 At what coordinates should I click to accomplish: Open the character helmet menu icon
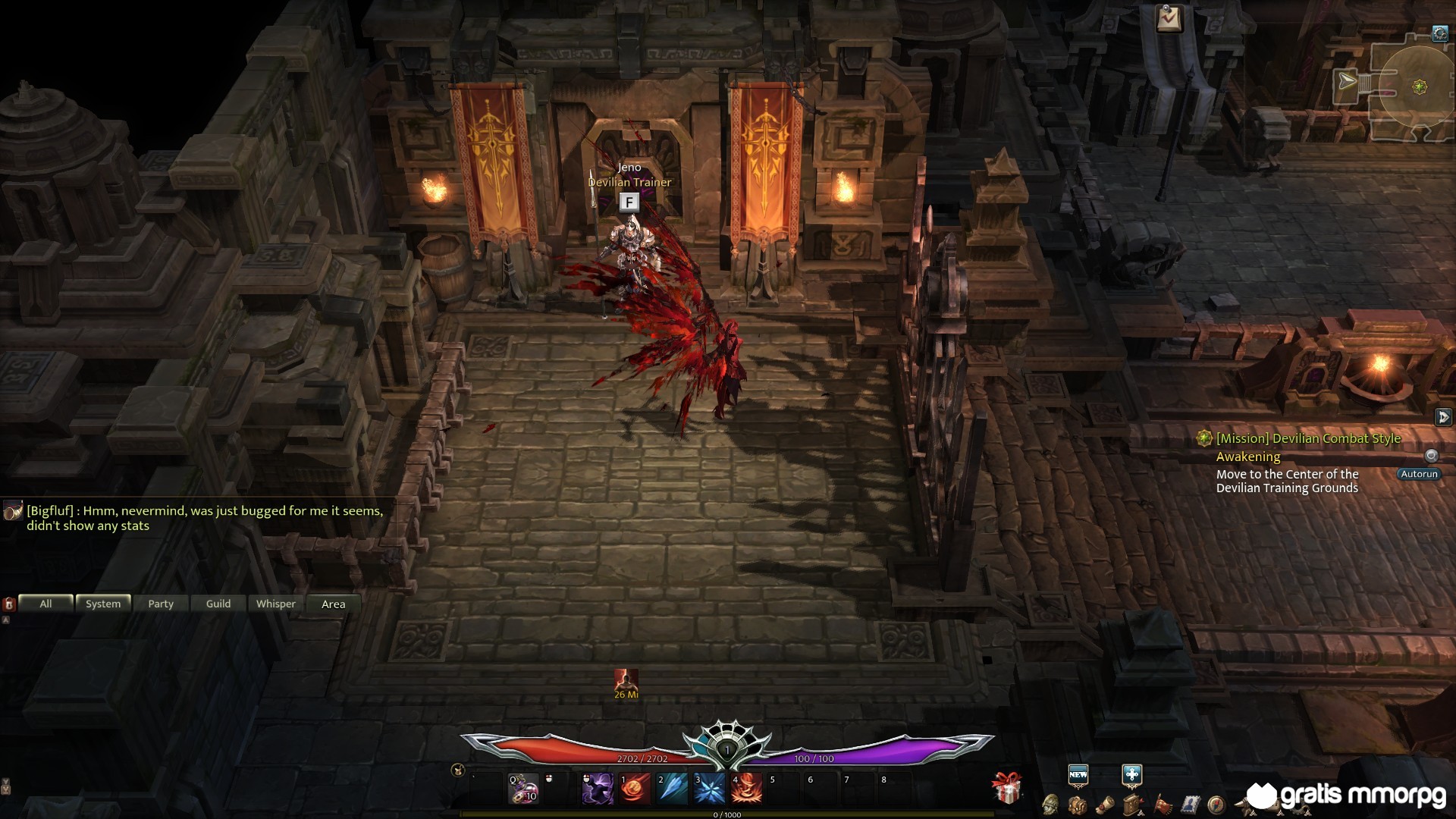coord(1050,804)
